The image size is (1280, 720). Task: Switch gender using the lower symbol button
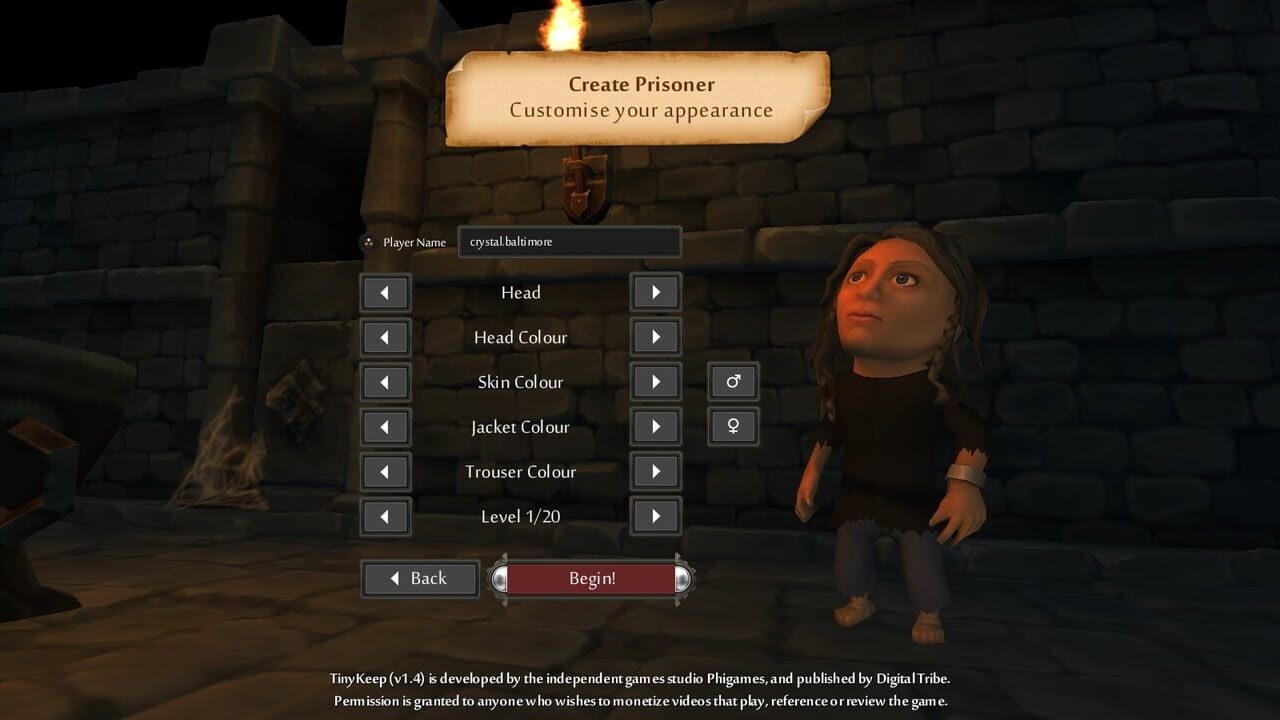click(733, 426)
